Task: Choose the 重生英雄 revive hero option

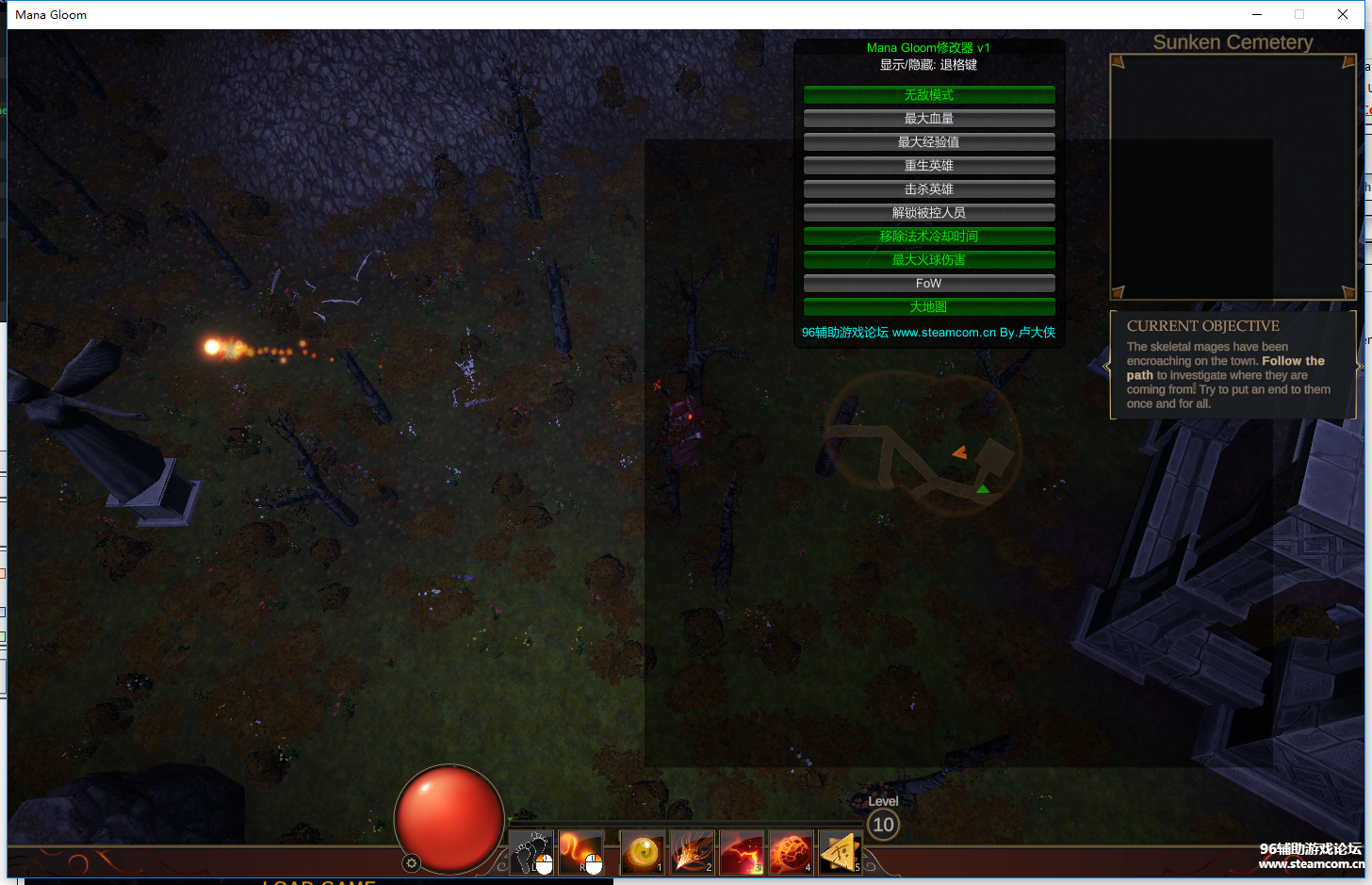Action: click(928, 166)
